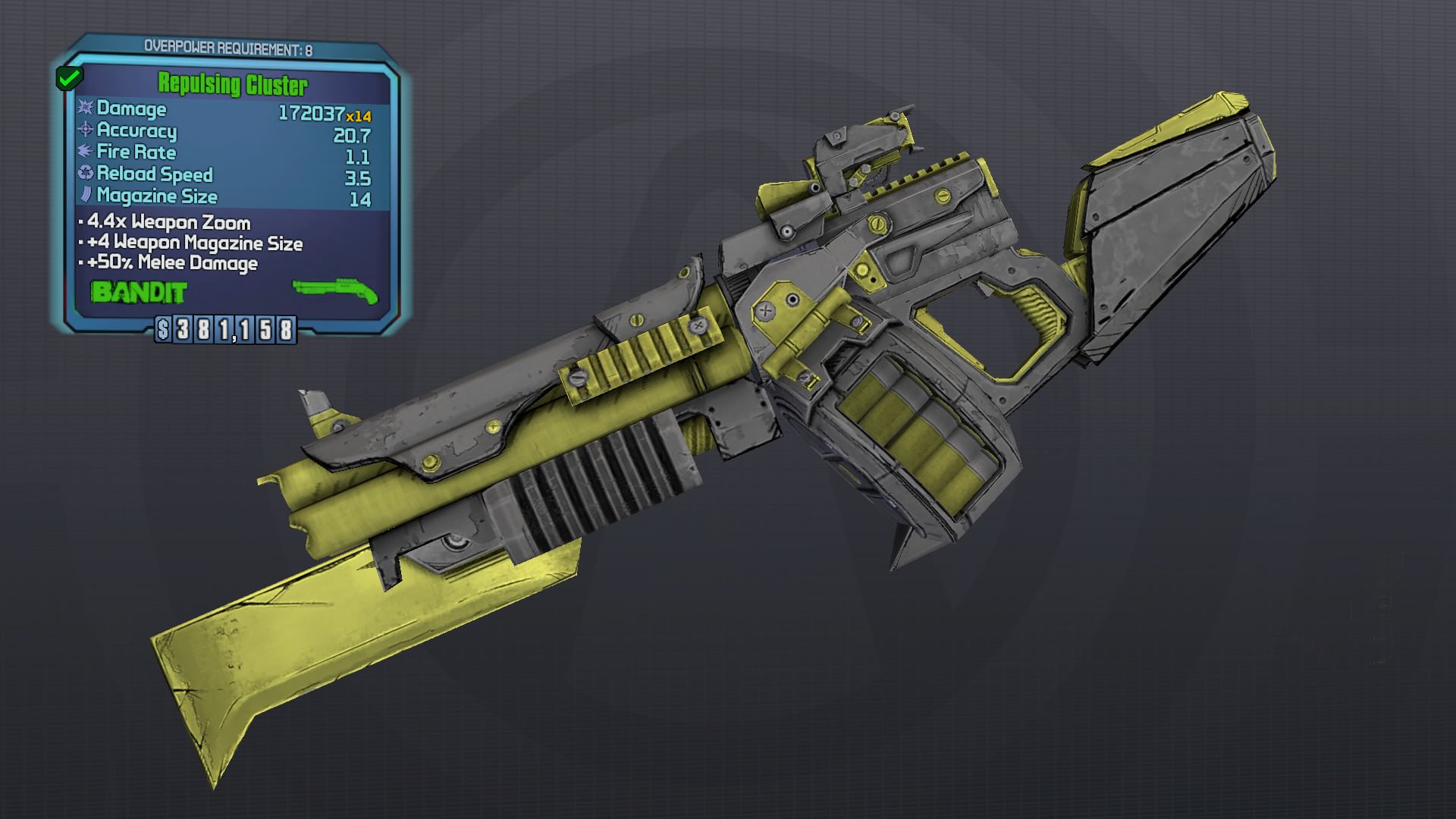Click the +4 Weapon Magazine Size line
The height and width of the screenshot is (819, 1456).
coord(190,244)
